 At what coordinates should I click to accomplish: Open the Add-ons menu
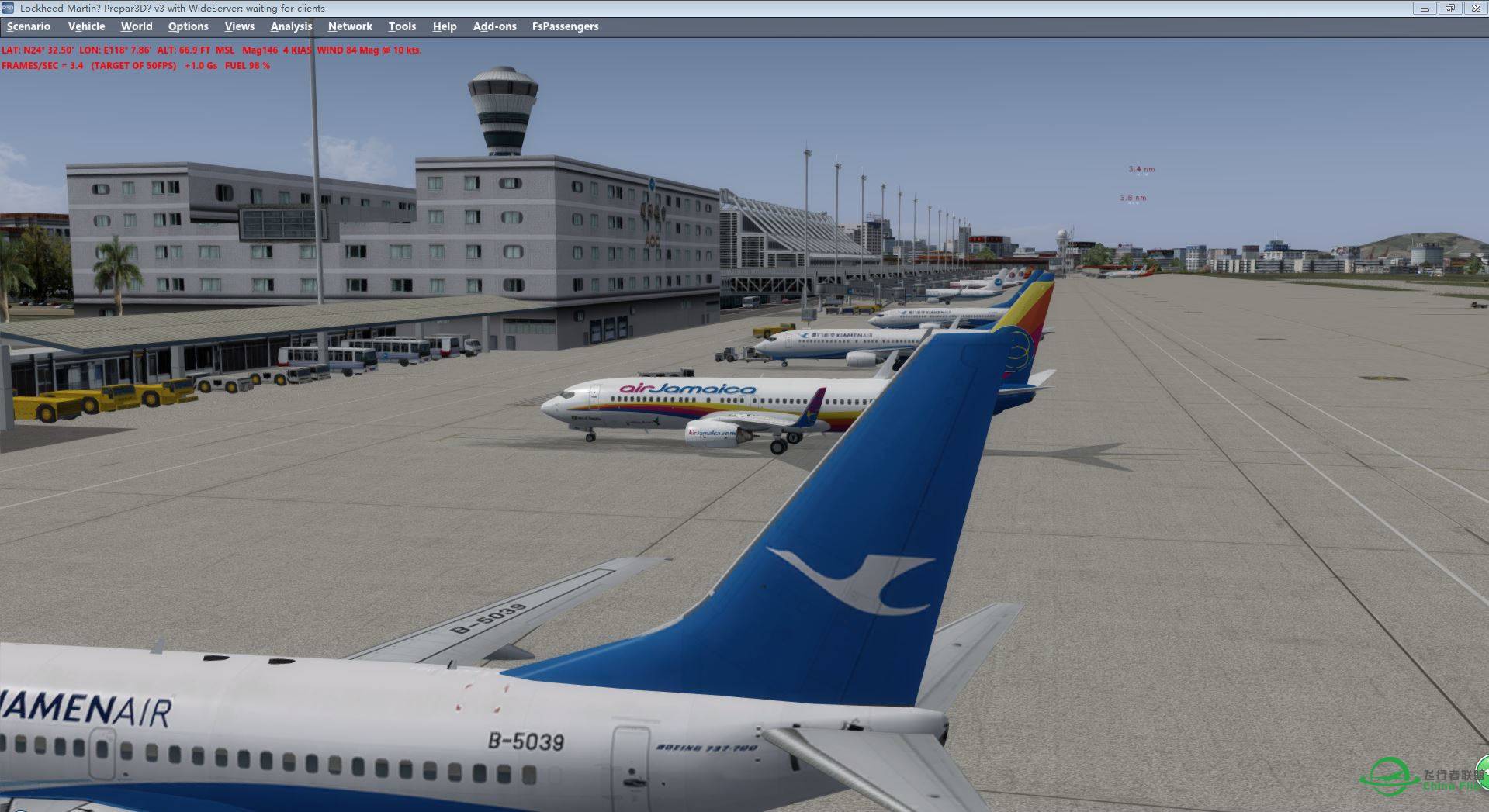click(x=493, y=26)
